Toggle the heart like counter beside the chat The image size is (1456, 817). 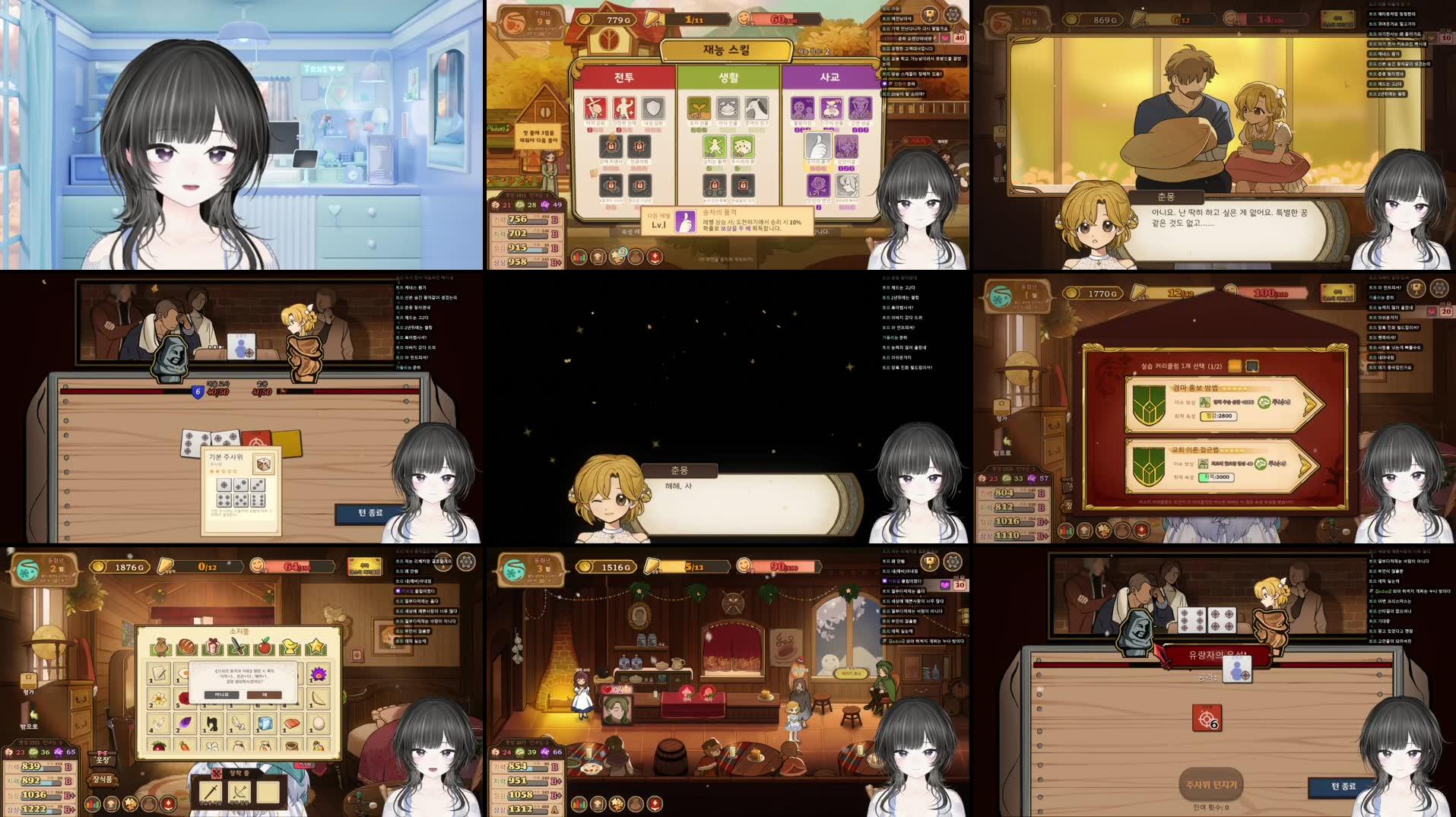[x=945, y=39]
